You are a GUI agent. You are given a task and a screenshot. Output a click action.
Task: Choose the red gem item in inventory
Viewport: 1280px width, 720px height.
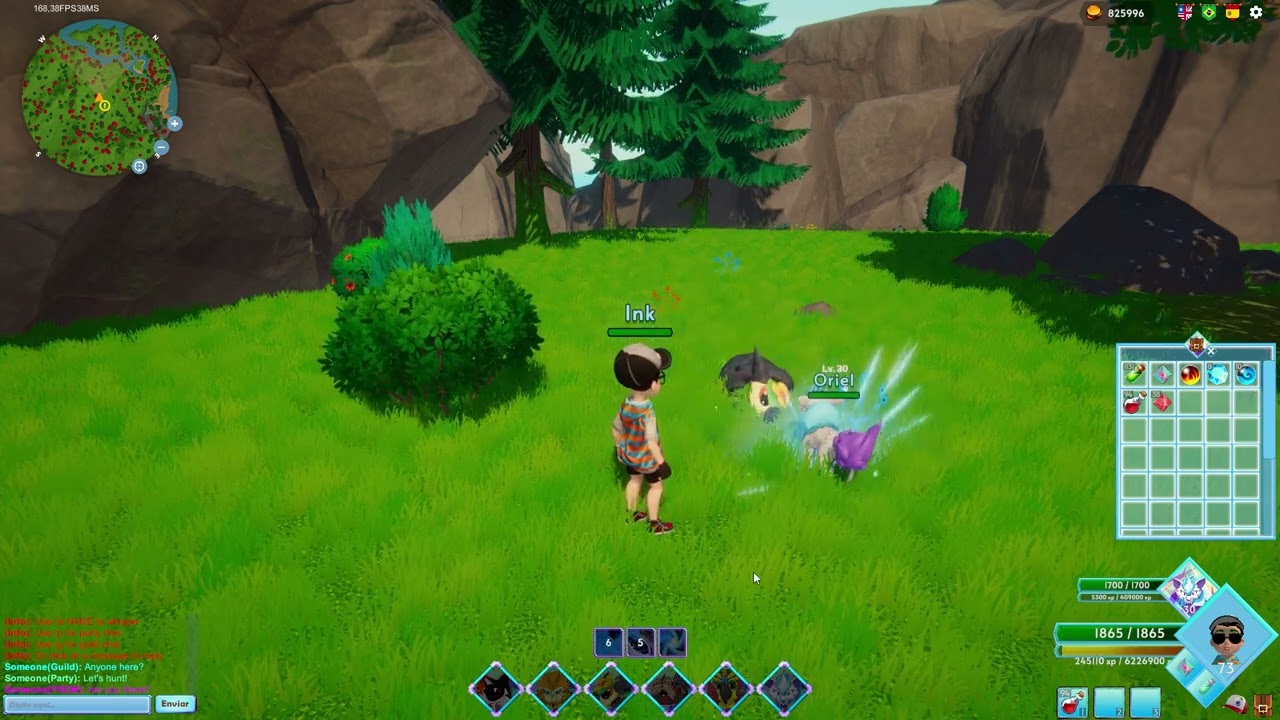click(x=1162, y=403)
